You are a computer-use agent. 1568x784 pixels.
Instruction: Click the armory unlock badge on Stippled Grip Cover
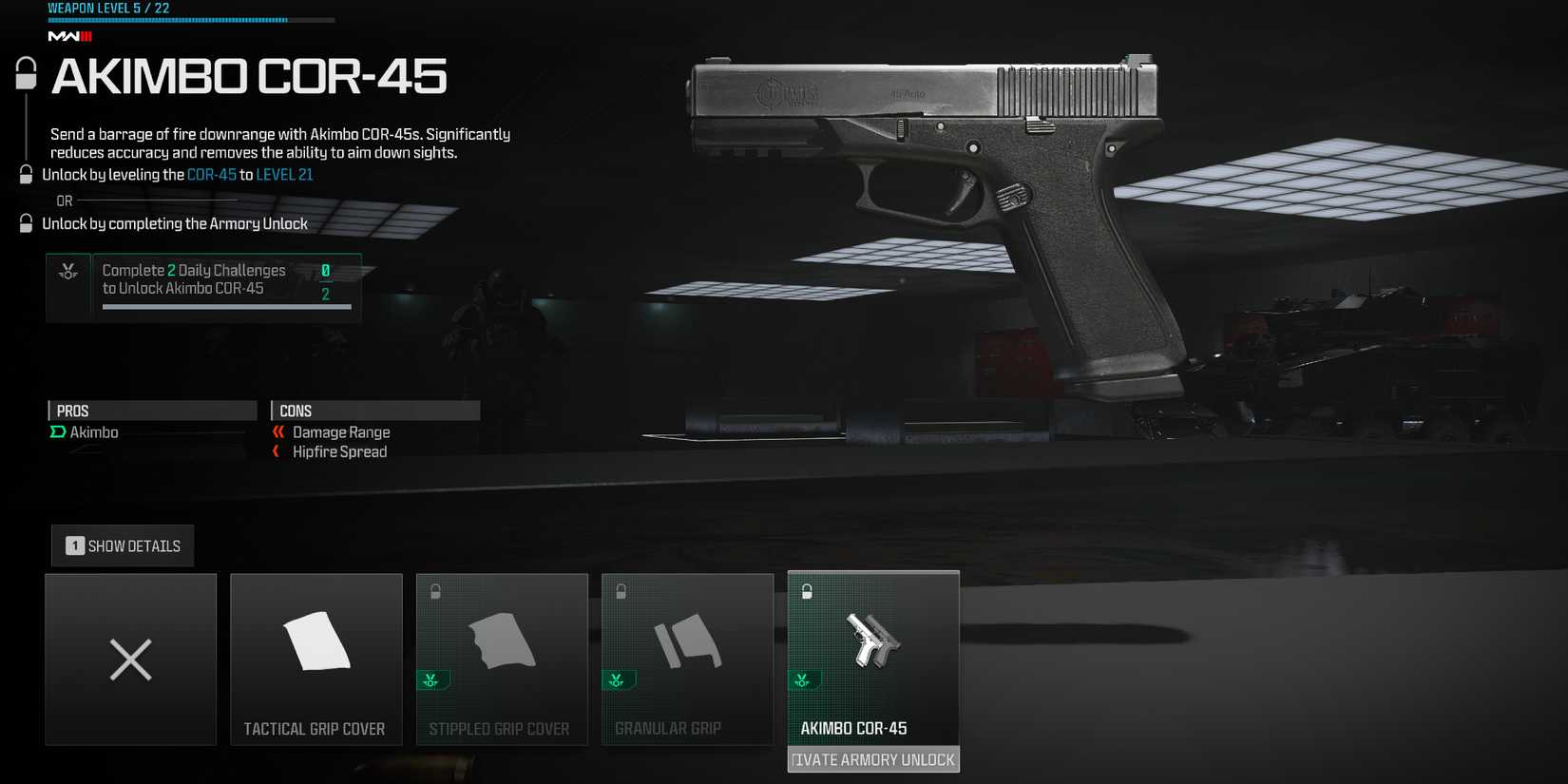(x=432, y=680)
